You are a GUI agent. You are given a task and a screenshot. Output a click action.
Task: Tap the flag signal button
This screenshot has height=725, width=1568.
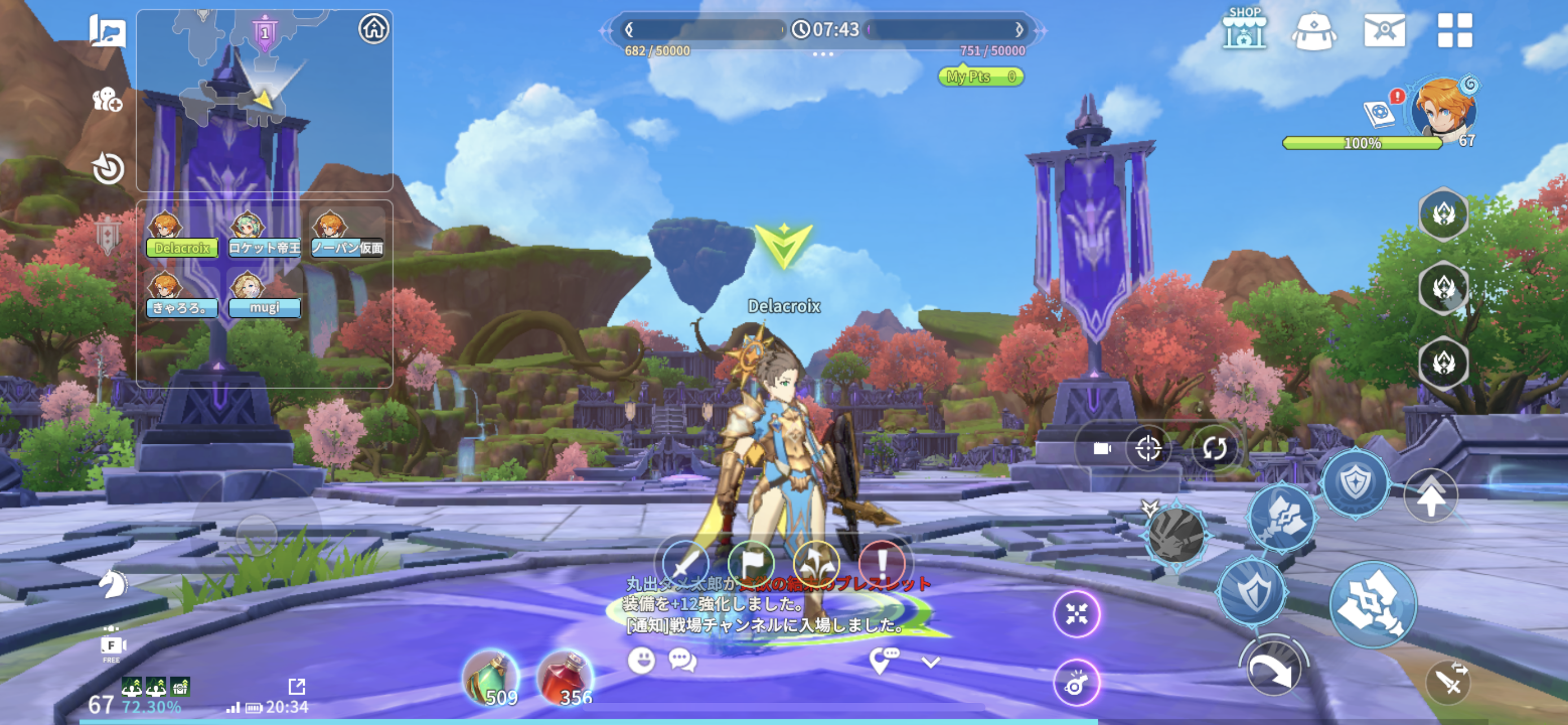(x=751, y=562)
